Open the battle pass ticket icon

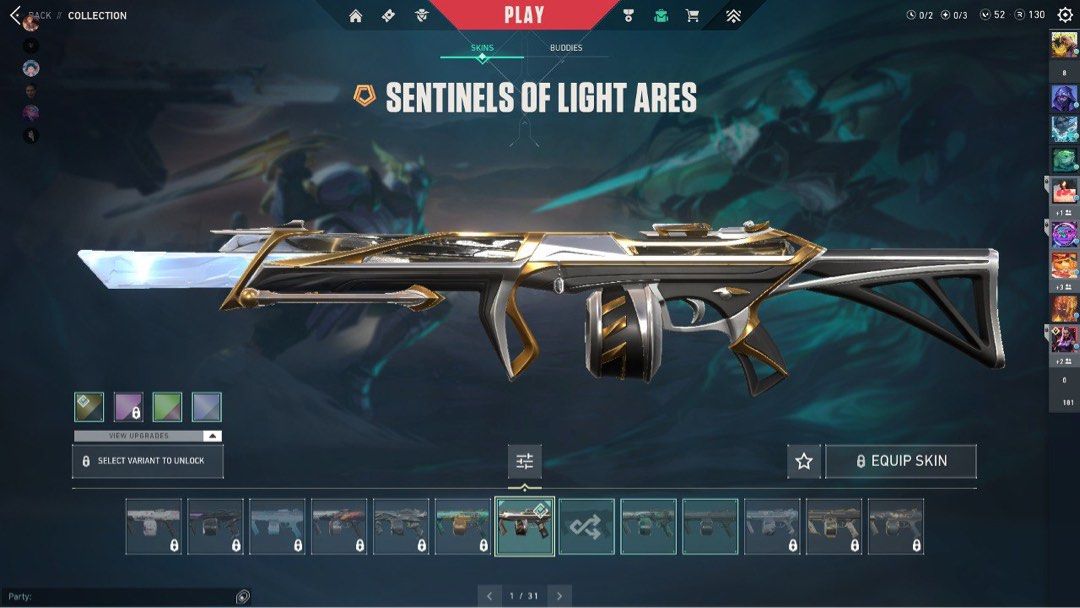point(389,16)
